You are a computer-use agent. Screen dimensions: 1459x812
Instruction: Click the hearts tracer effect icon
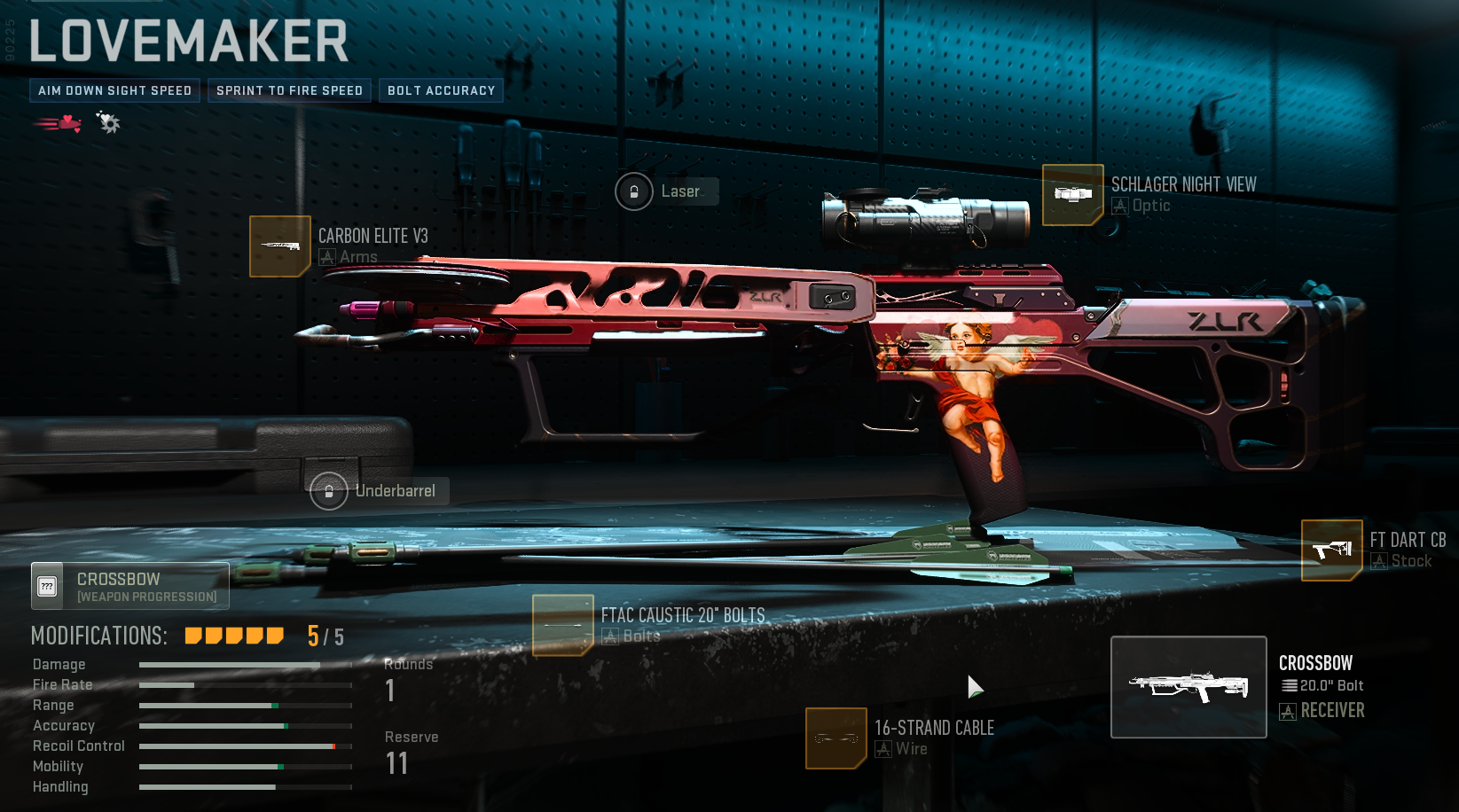click(59, 123)
